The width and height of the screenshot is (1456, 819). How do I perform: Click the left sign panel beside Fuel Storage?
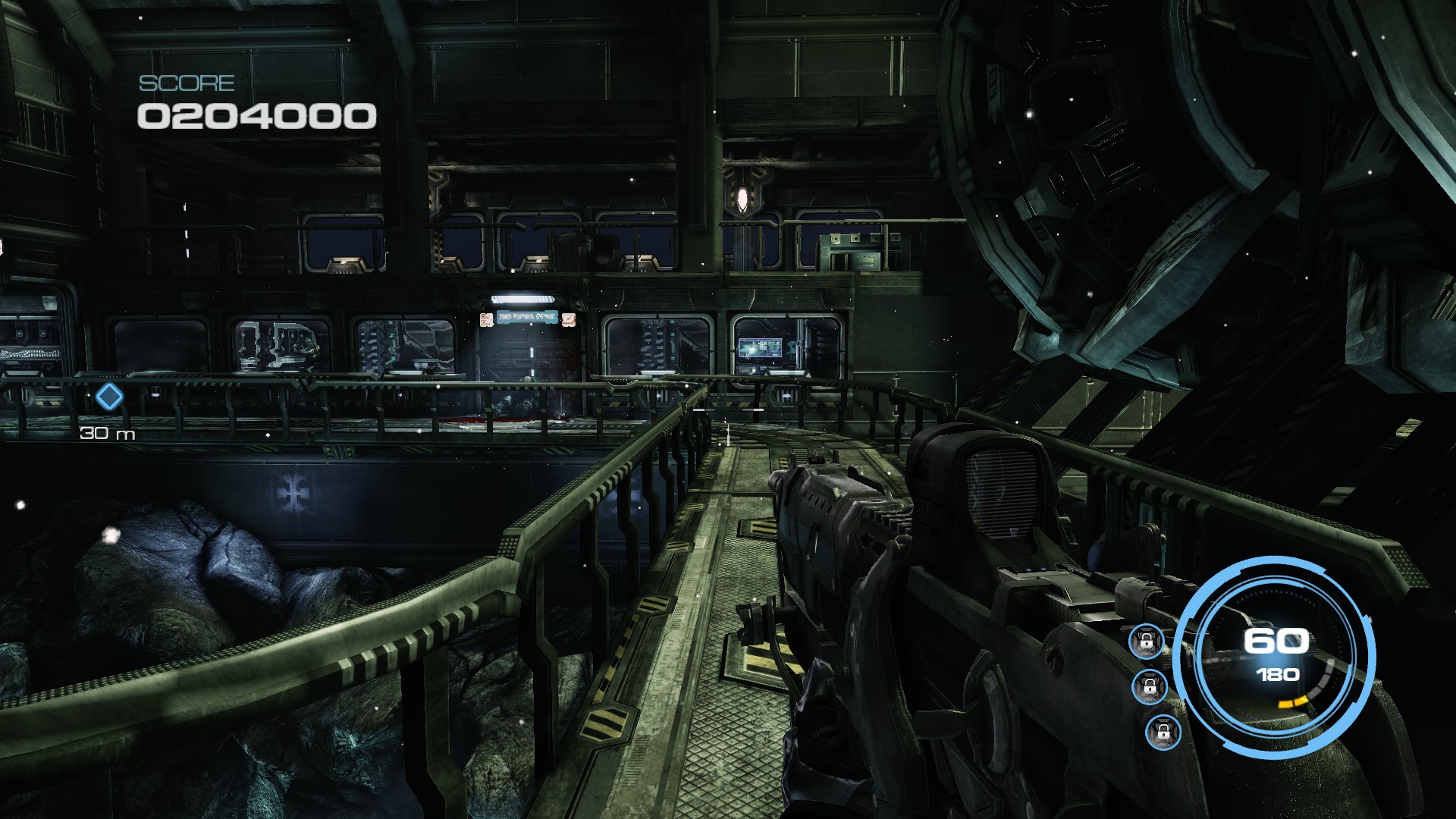point(487,320)
